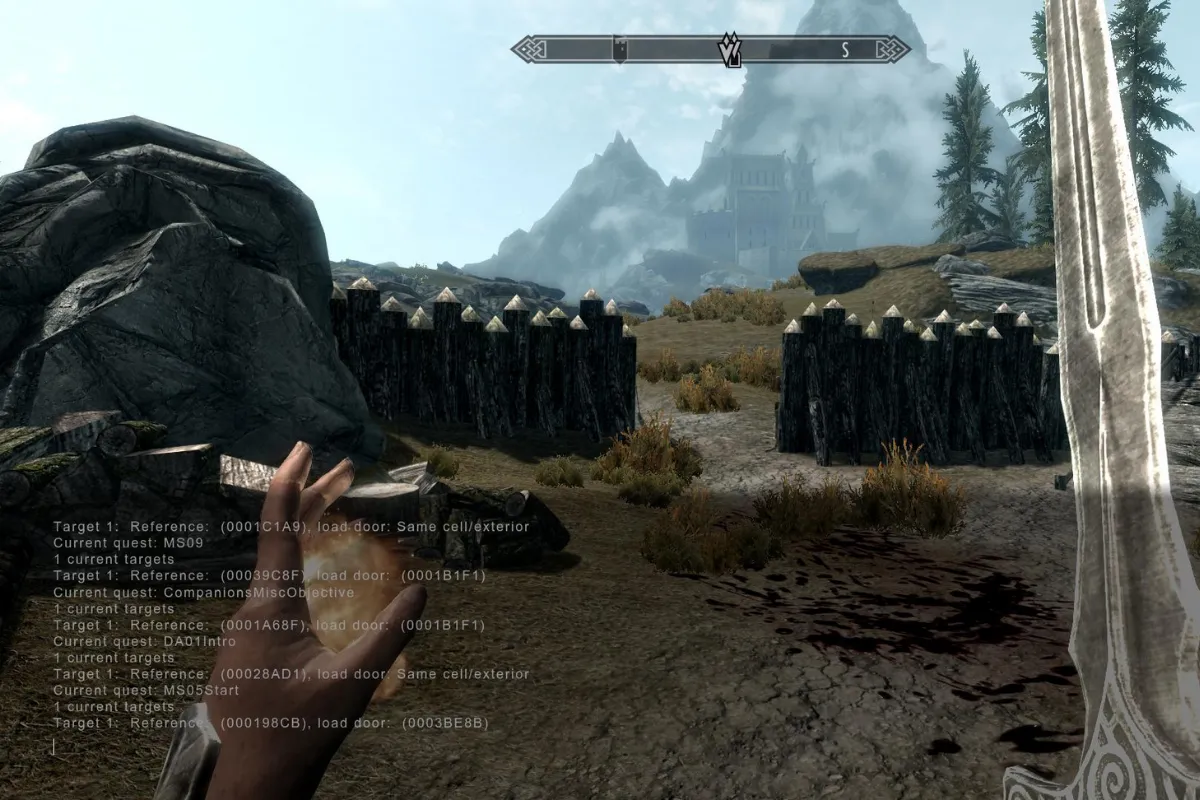1200x800 pixels.
Task: Click the dark shield marker on the compass
Action: click(x=619, y=49)
